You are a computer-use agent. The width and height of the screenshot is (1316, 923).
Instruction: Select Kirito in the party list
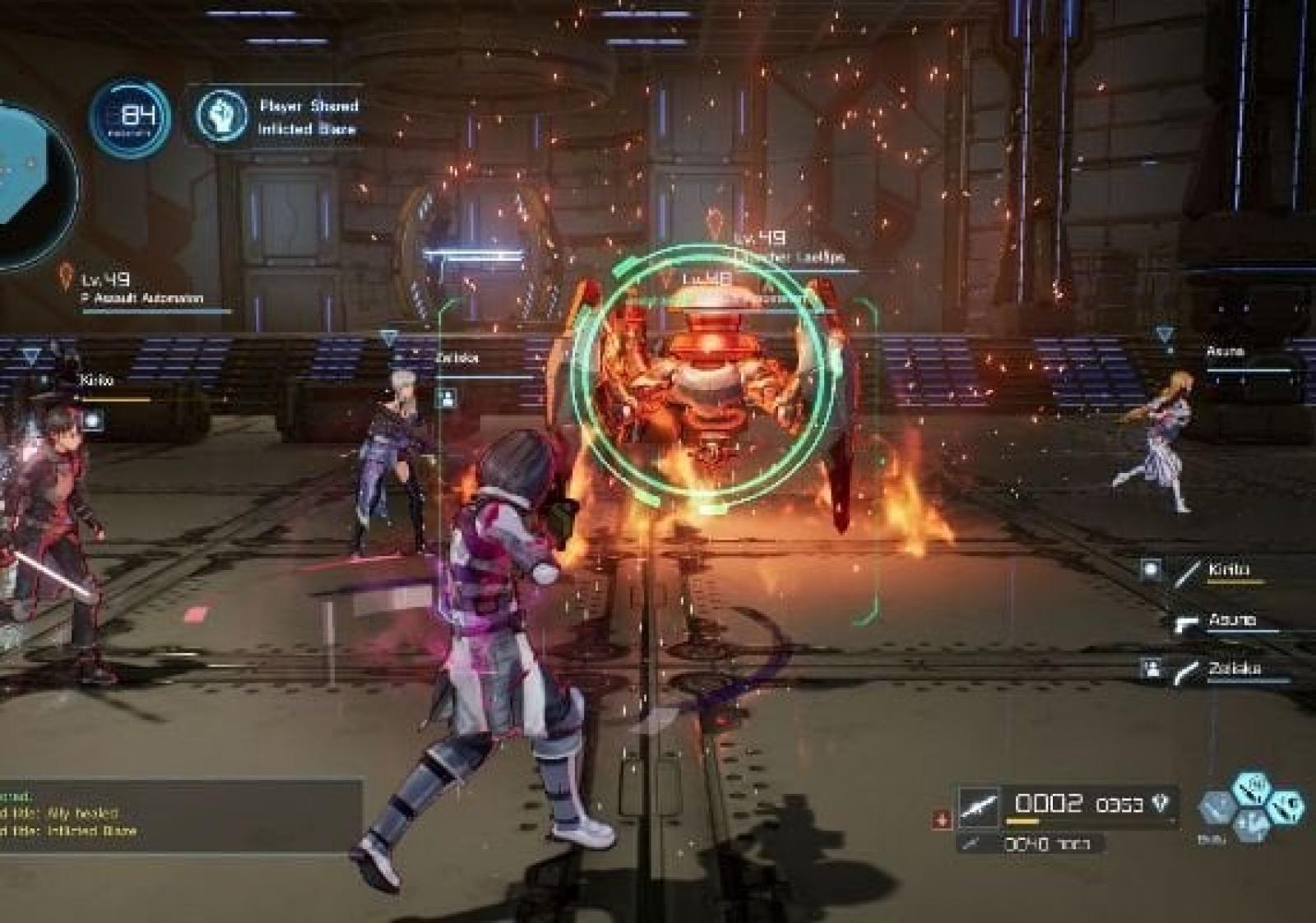tap(1229, 570)
